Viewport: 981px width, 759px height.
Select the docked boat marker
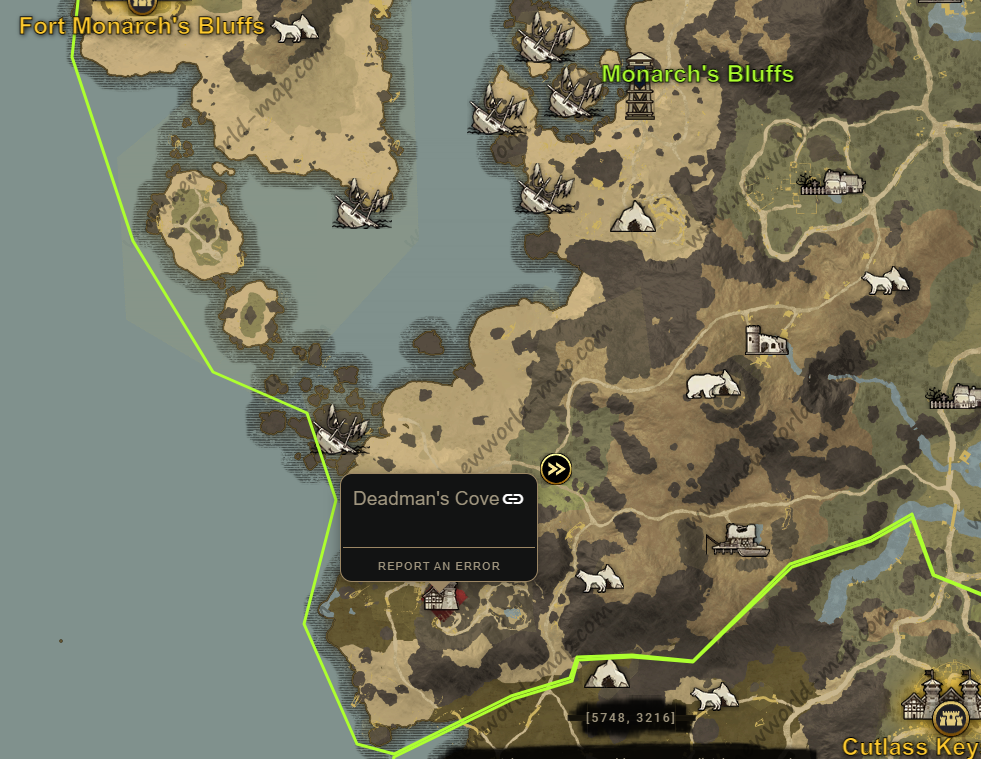pyautogui.click(x=738, y=541)
